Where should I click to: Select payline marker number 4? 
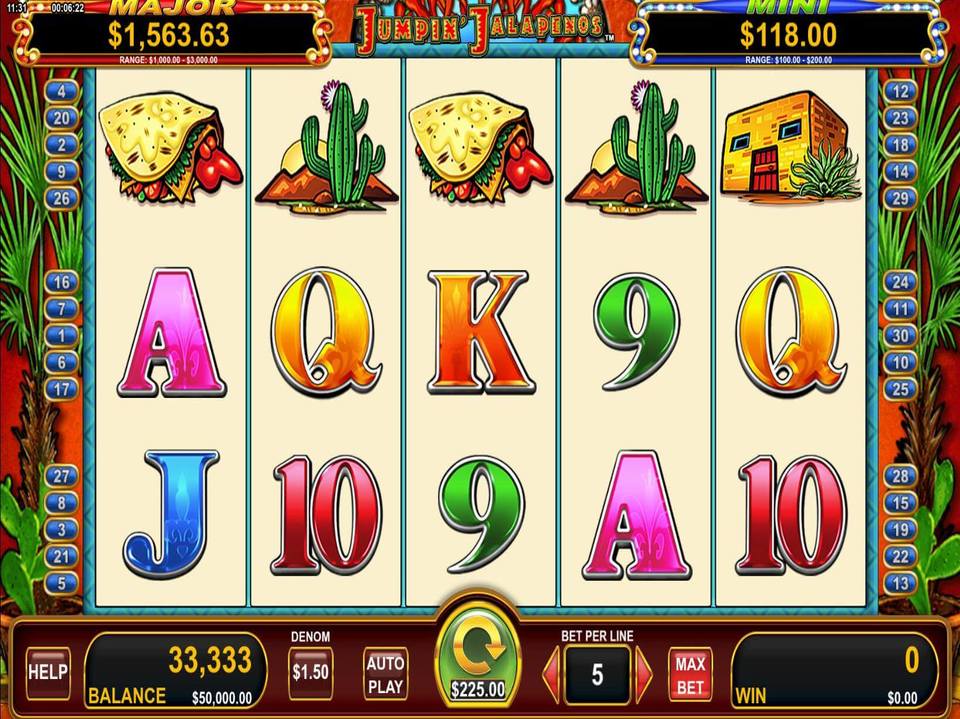[x=62, y=91]
